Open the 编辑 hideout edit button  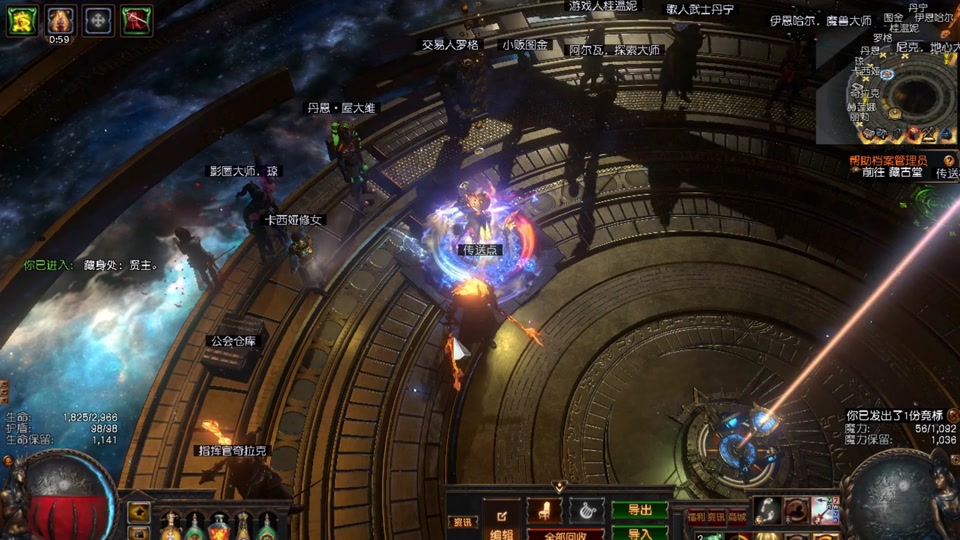[x=500, y=522]
